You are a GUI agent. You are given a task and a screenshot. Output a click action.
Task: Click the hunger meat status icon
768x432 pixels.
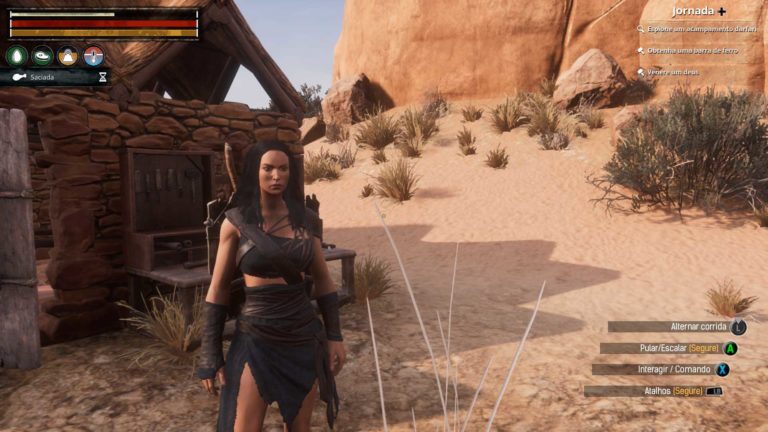coord(42,56)
